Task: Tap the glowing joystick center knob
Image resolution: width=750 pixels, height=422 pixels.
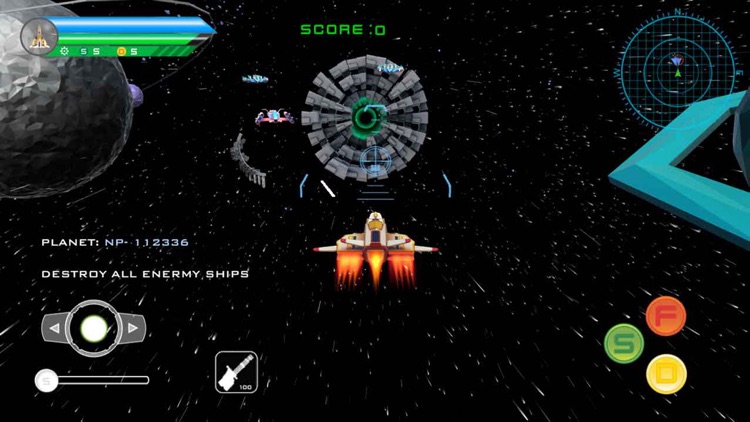Action: tap(93, 328)
